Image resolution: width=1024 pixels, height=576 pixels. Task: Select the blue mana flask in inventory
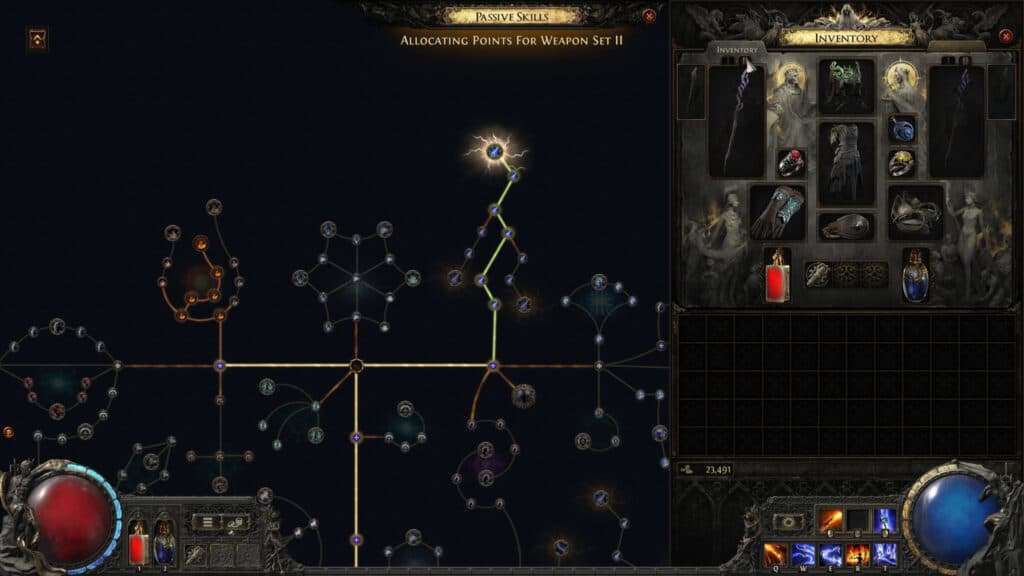[x=915, y=276]
